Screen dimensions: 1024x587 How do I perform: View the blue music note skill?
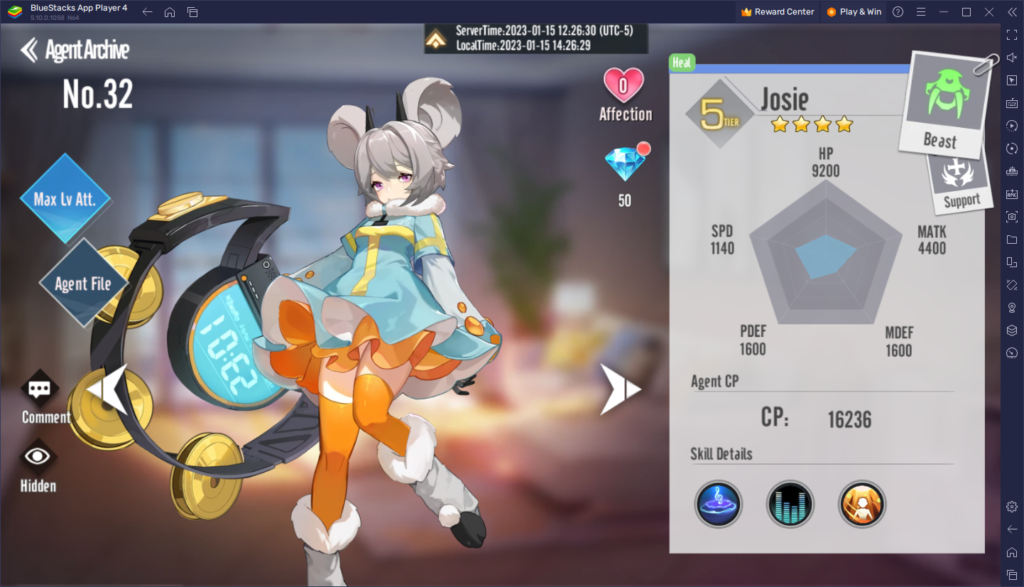pos(718,503)
